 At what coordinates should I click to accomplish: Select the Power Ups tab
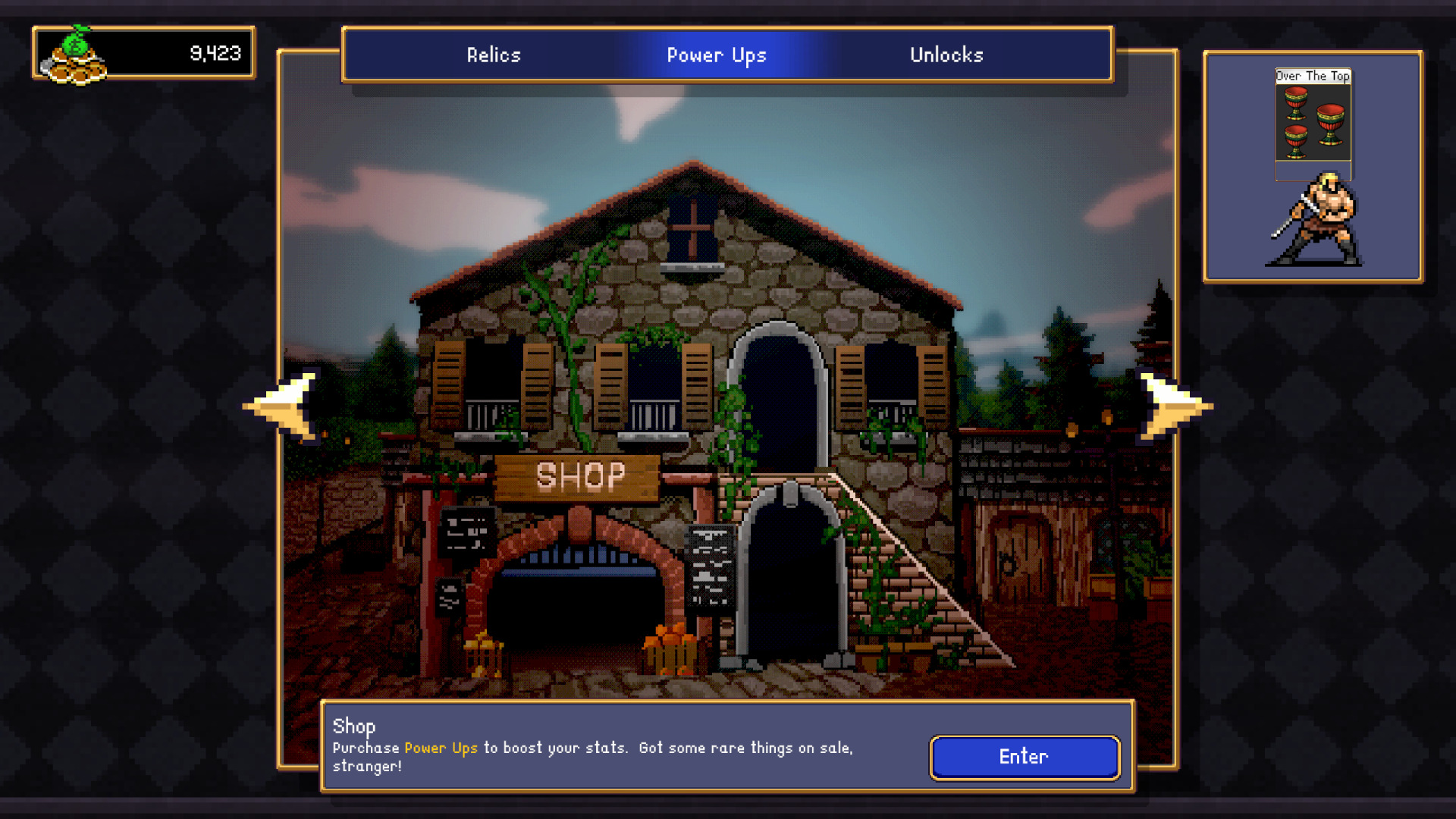coord(717,55)
